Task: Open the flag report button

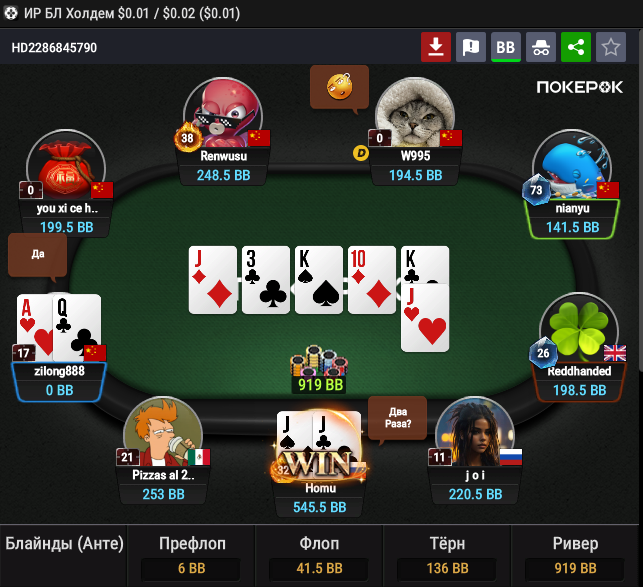Action: [470, 46]
